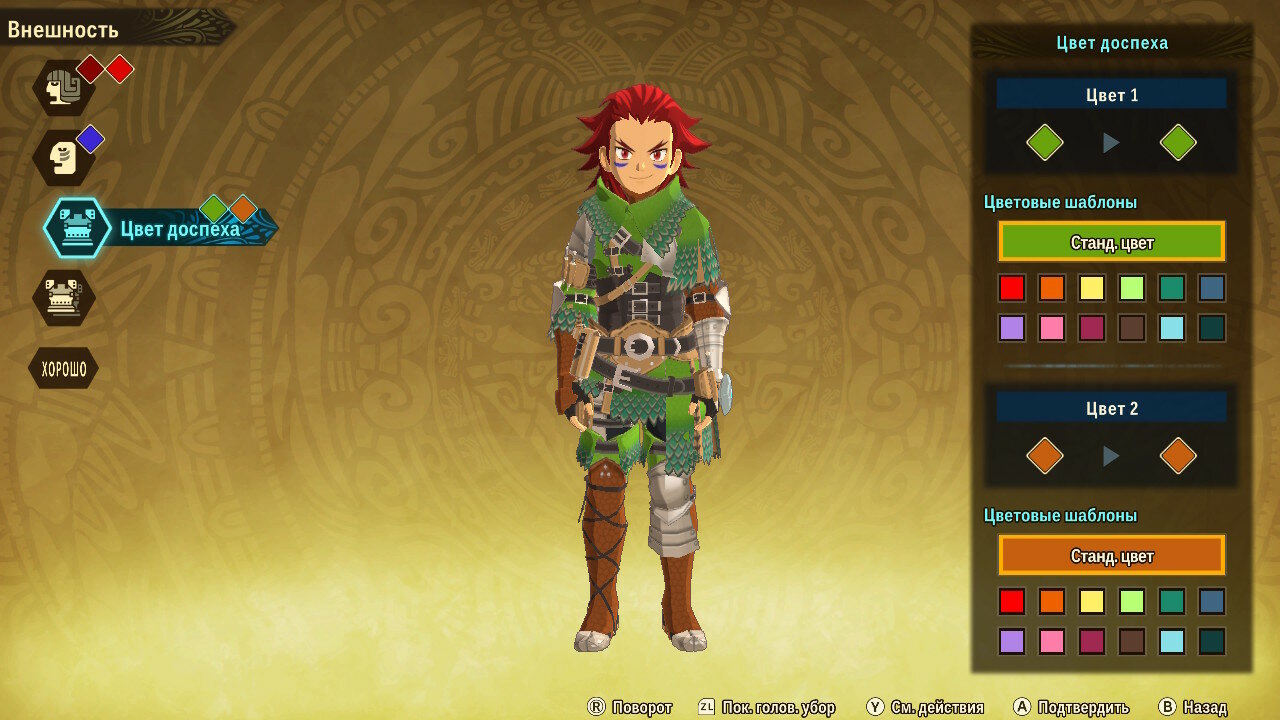Select the light green swatch for Цвет 1
This screenshot has width=1280, height=720.
(1132, 288)
